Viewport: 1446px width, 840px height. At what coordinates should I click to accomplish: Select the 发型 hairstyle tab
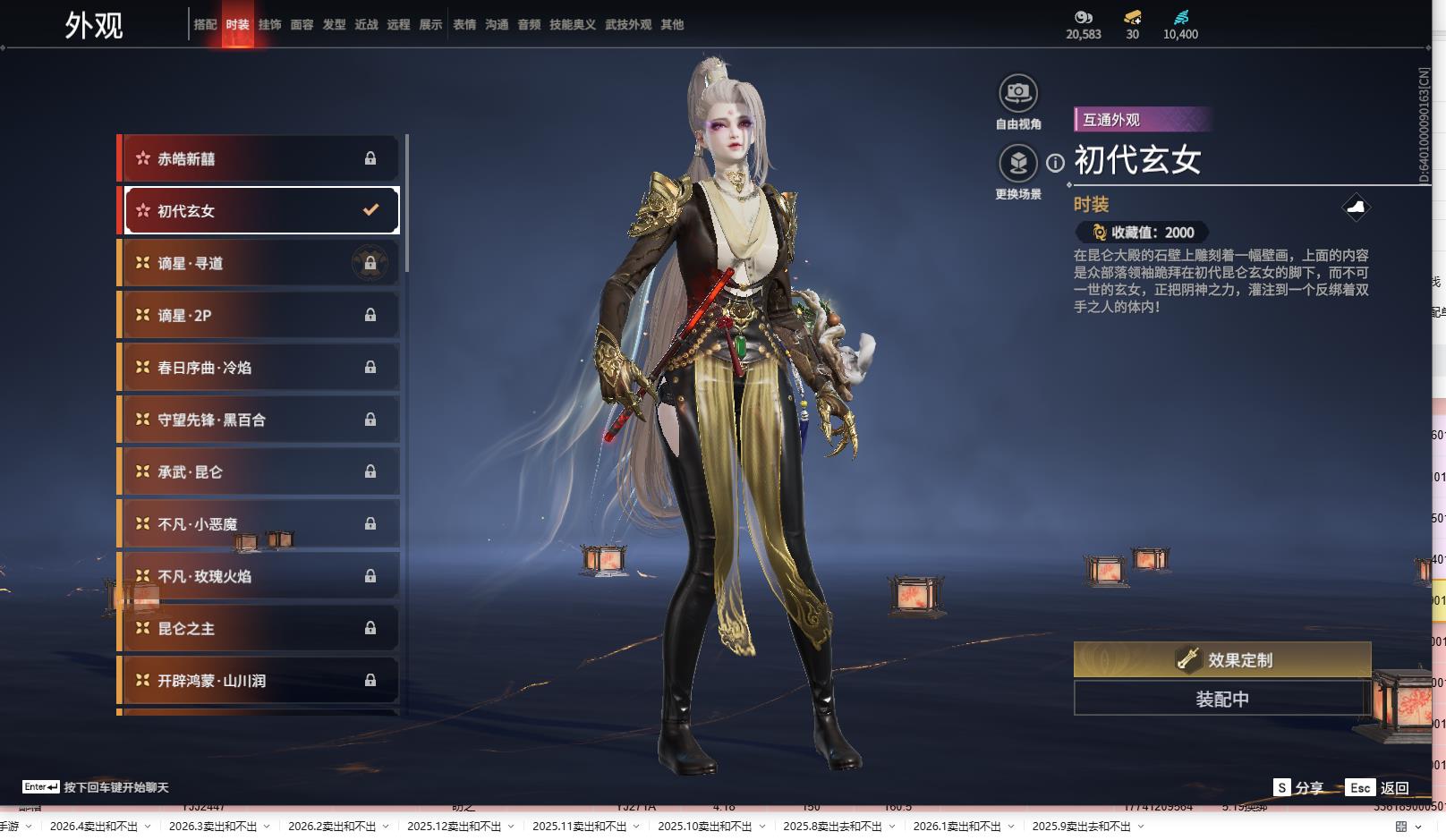point(334,25)
